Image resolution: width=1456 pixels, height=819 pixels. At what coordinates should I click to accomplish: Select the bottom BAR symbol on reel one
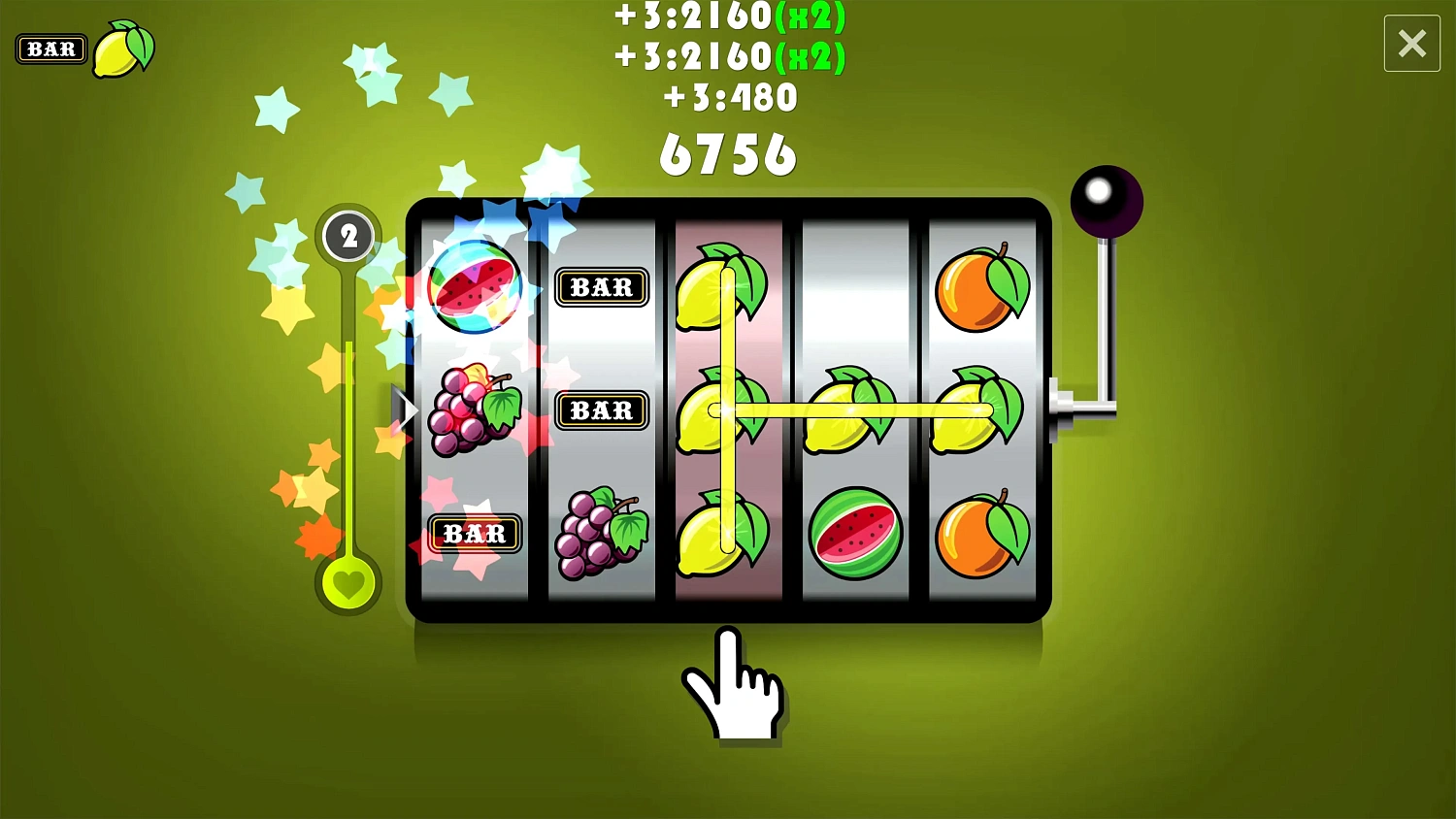(x=474, y=534)
